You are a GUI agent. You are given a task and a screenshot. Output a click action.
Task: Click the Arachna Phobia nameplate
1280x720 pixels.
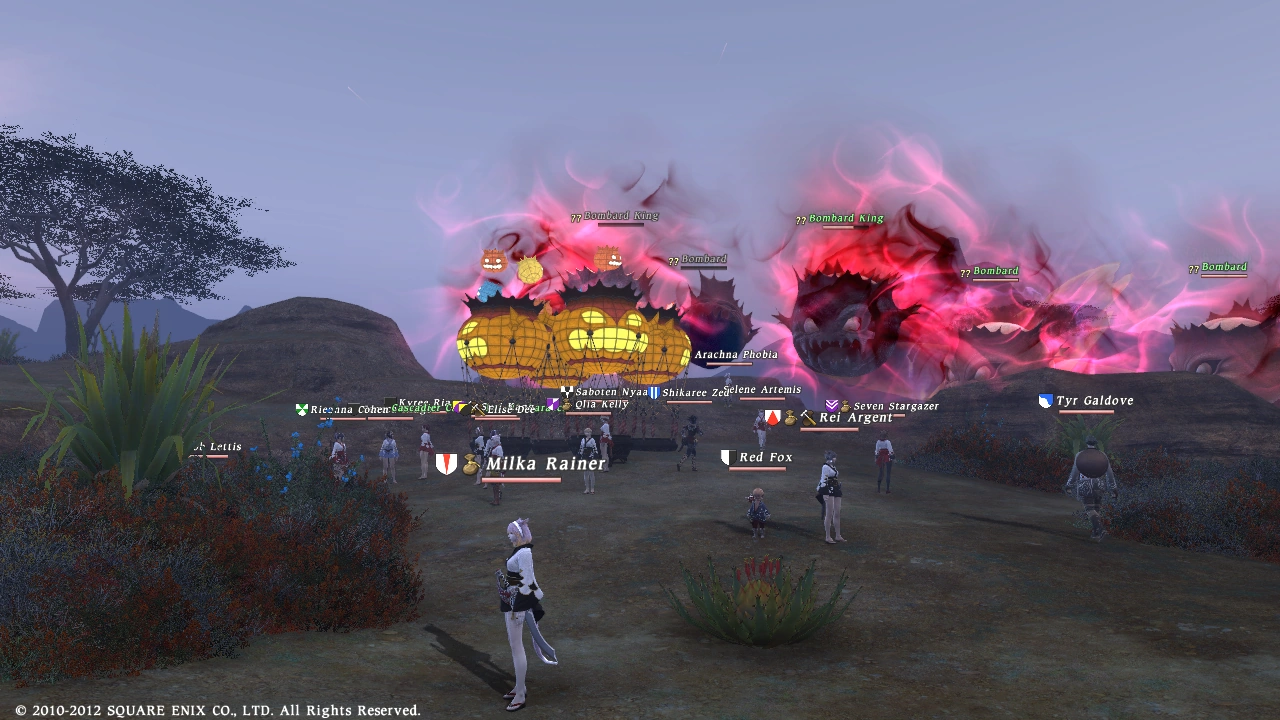point(735,354)
